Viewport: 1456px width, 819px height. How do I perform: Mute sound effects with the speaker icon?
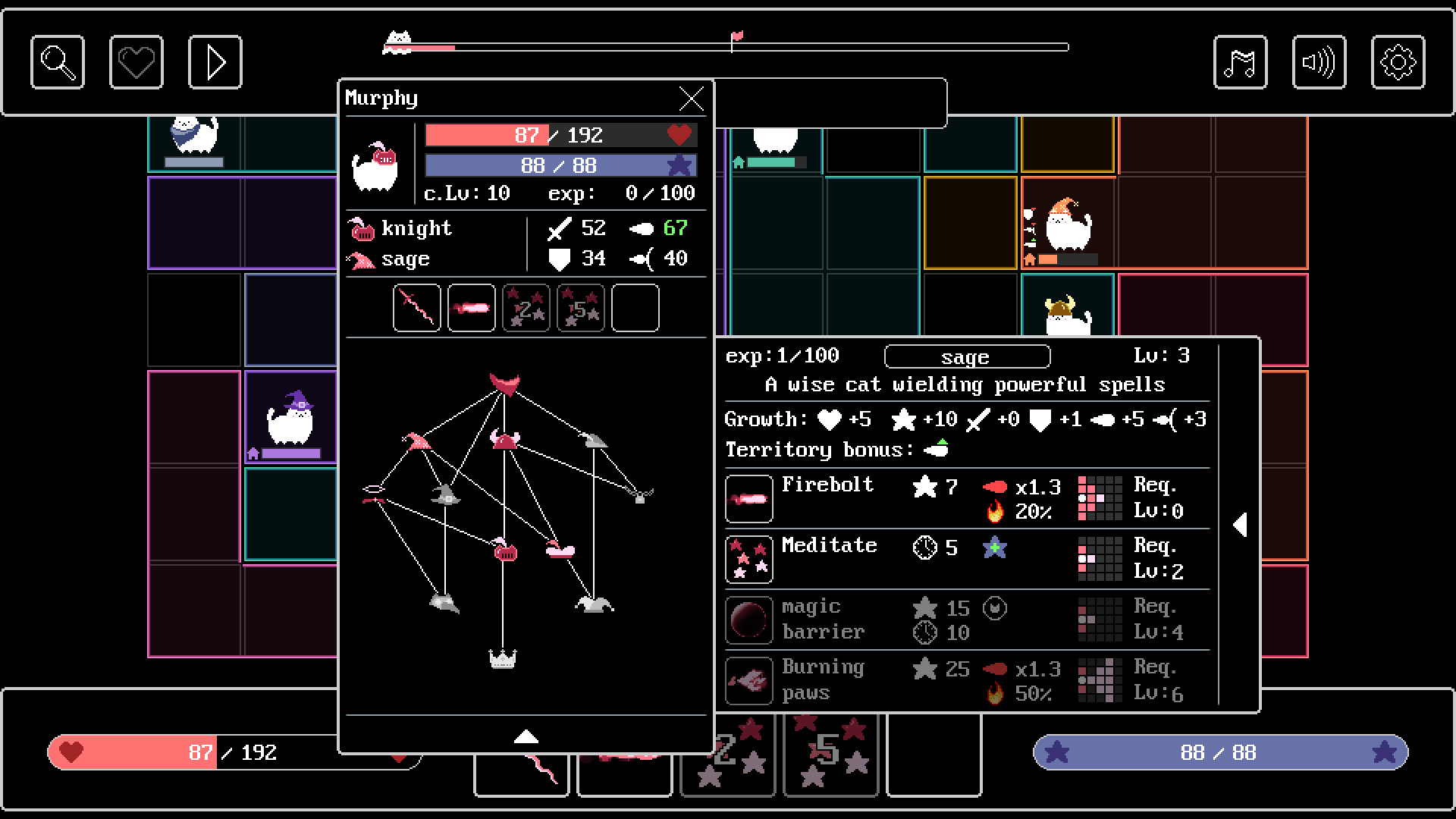pyautogui.click(x=1319, y=62)
